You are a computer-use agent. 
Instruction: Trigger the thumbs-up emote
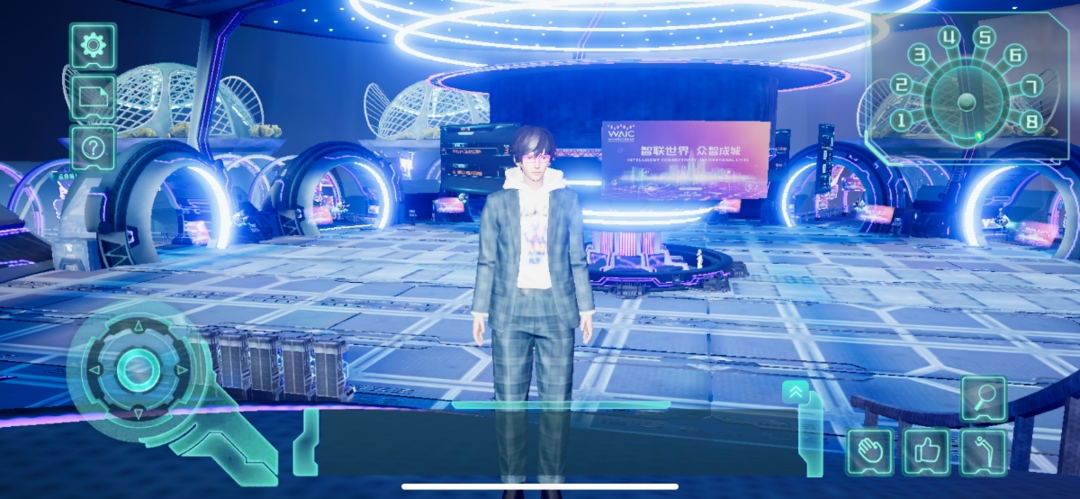927,452
